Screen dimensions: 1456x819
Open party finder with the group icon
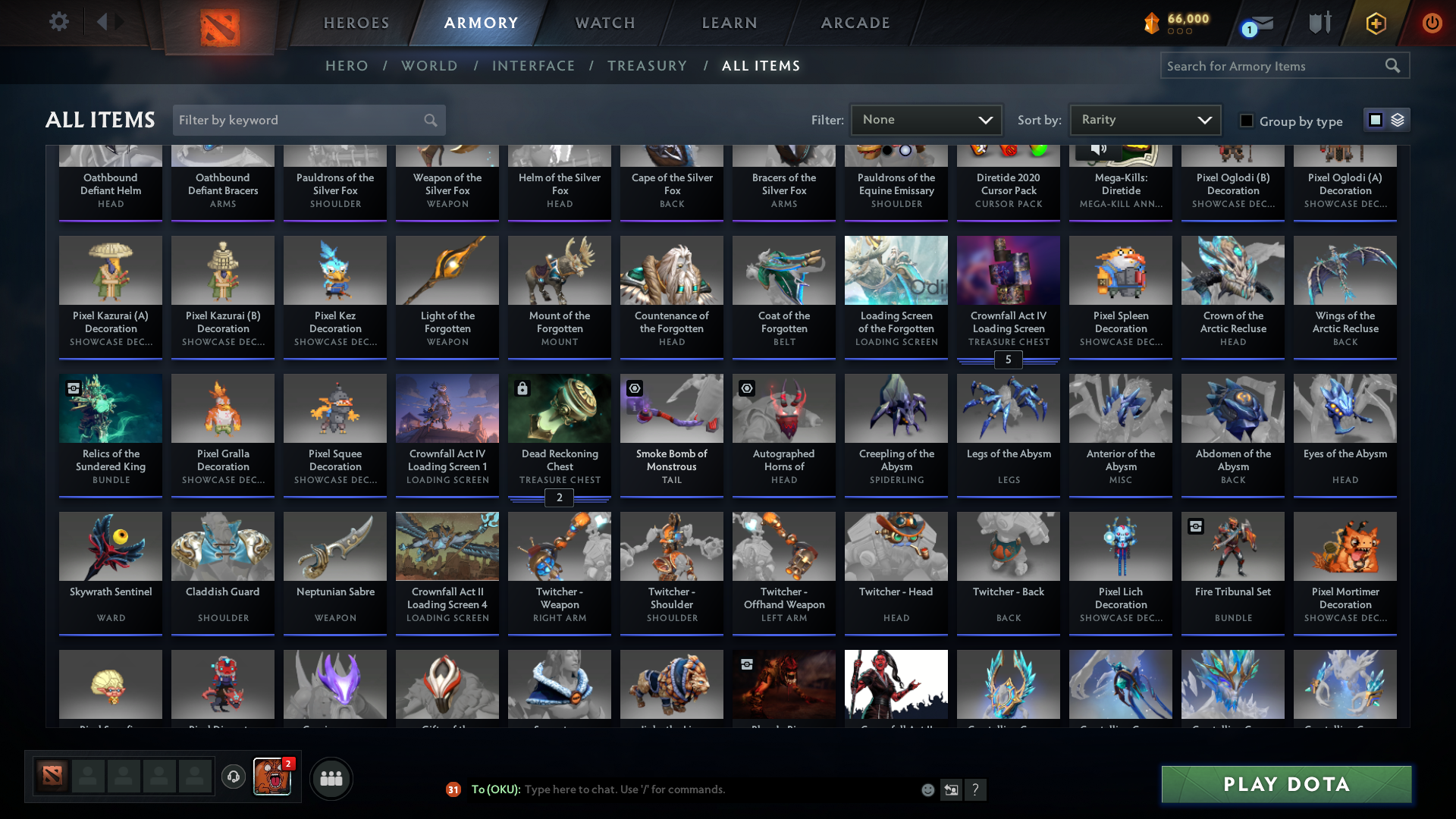(331, 778)
